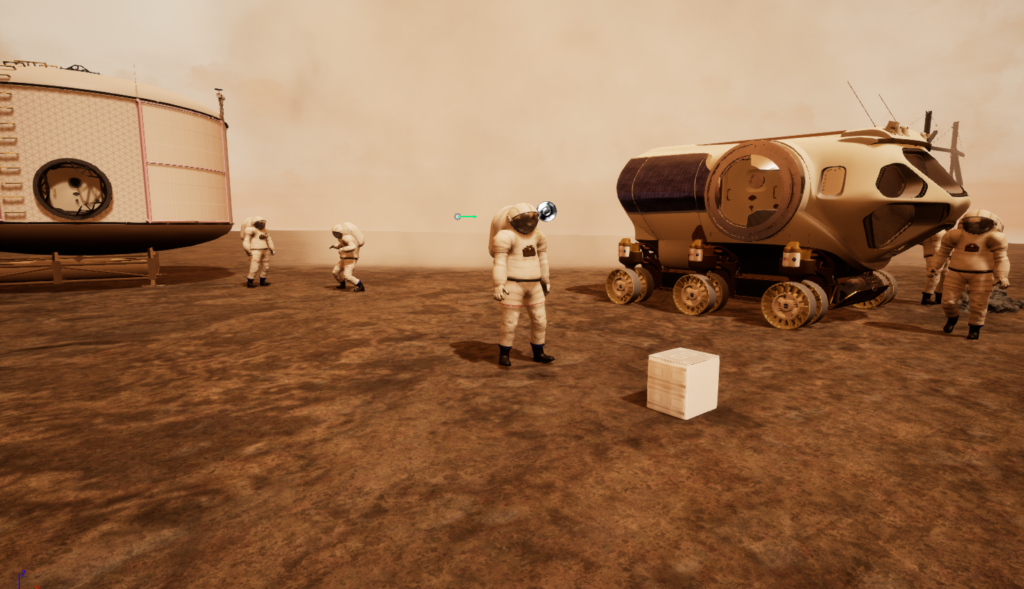The image size is (1024, 589).
Task: Click the green arrow actor marker
Action: pyautogui.click(x=464, y=216)
